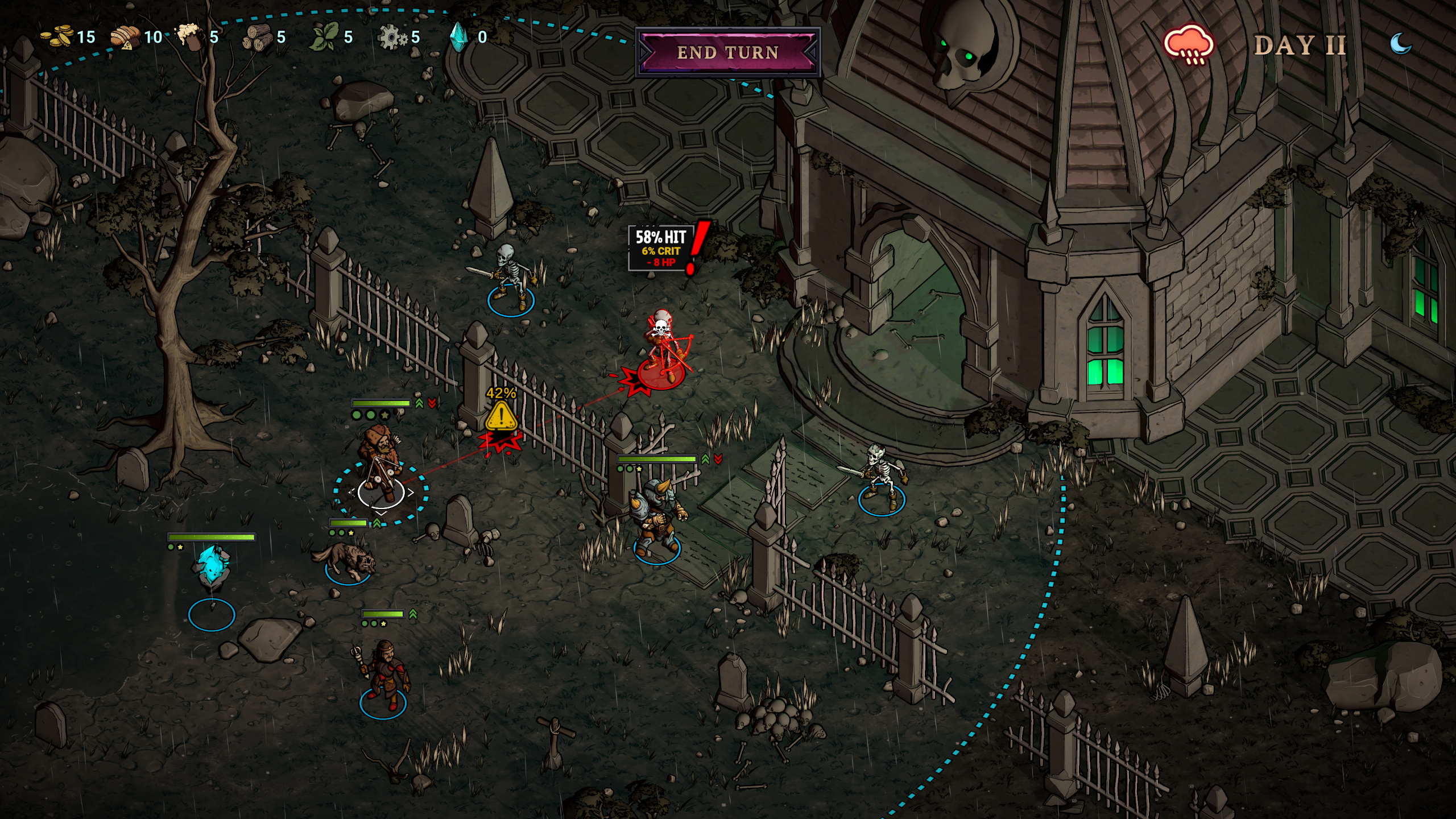Toggle the green buff chevrons above the archer

[420, 403]
